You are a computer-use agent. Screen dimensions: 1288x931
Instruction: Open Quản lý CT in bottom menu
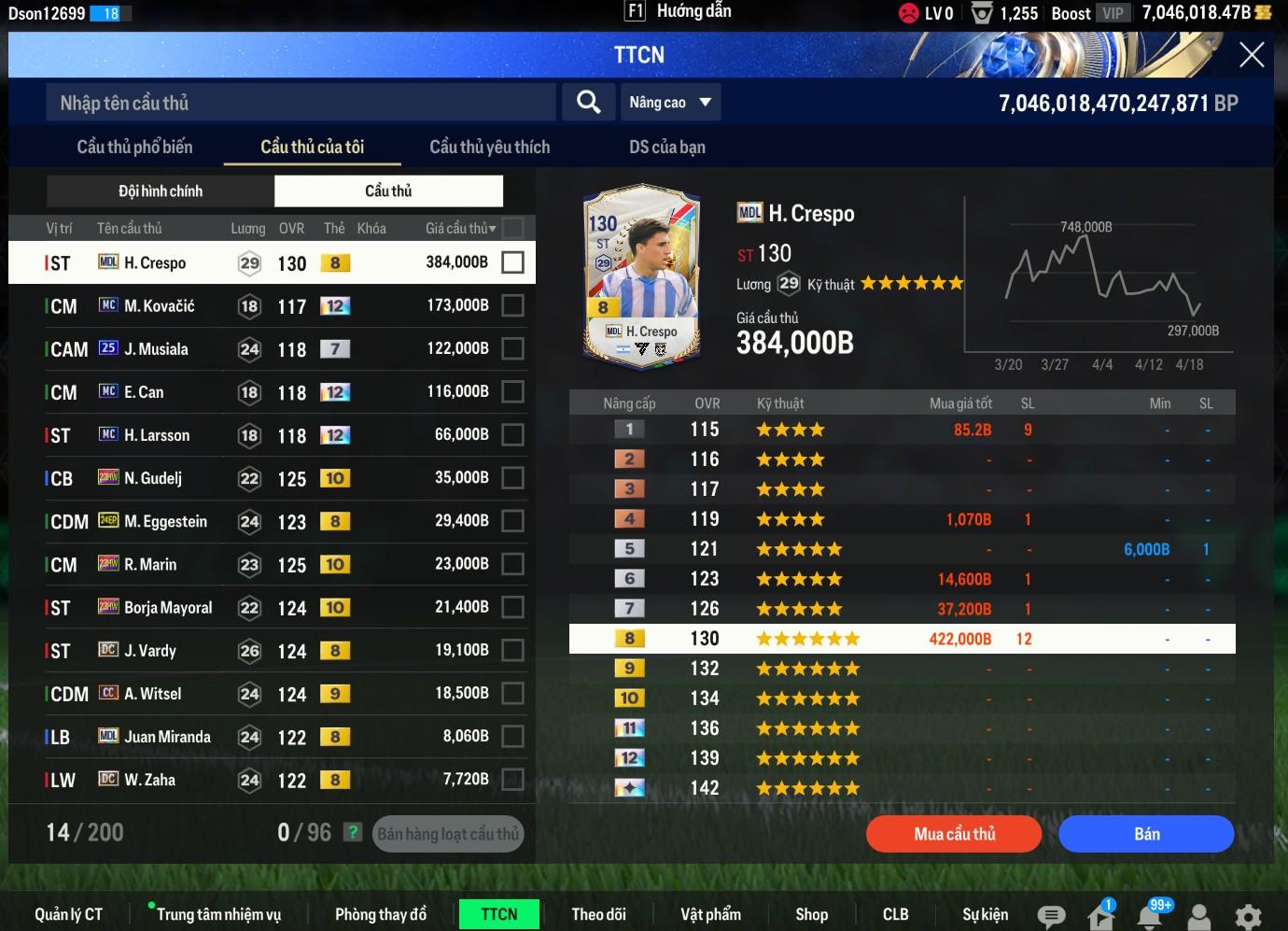(68, 914)
